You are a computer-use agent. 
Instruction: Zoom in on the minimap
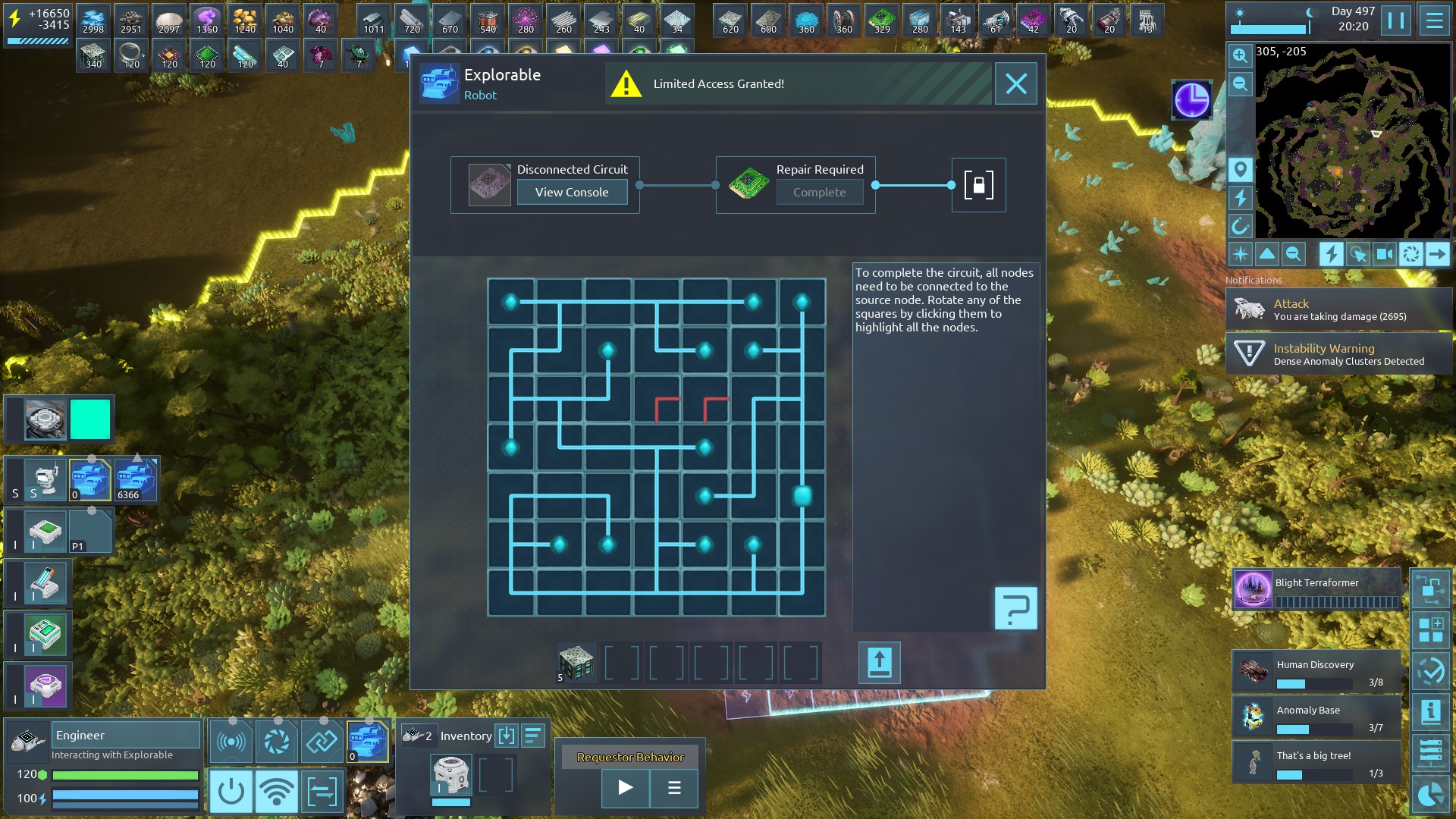1240,55
